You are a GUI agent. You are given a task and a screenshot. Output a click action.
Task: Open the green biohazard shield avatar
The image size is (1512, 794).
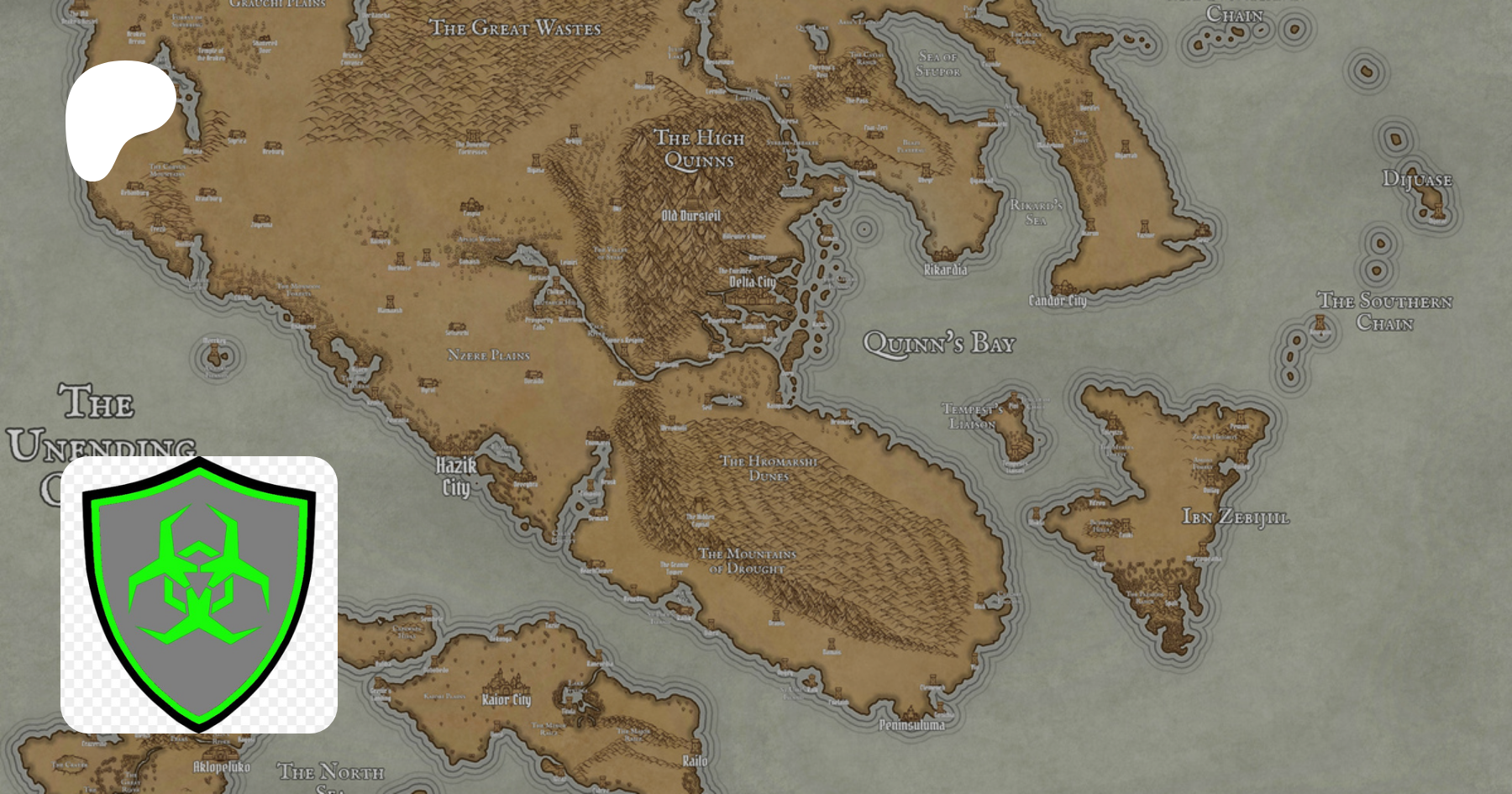click(x=199, y=594)
